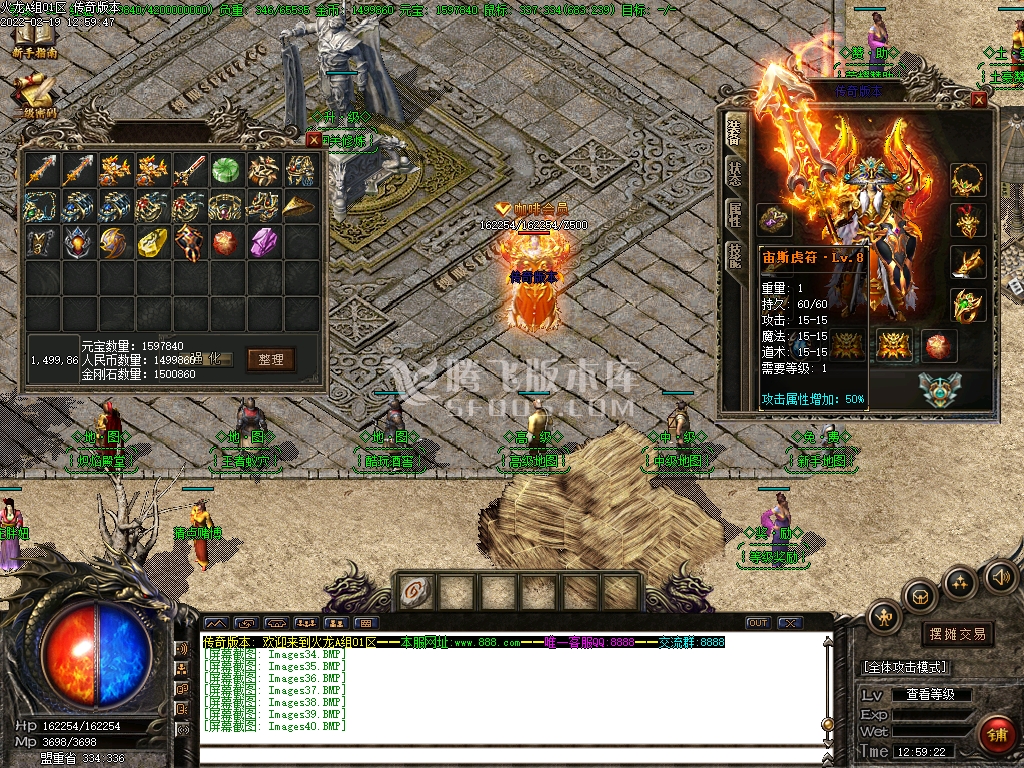The image size is (1024, 768).
Task: Open the 新手指南 beginner guide icon
Action: click(x=35, y=41)
